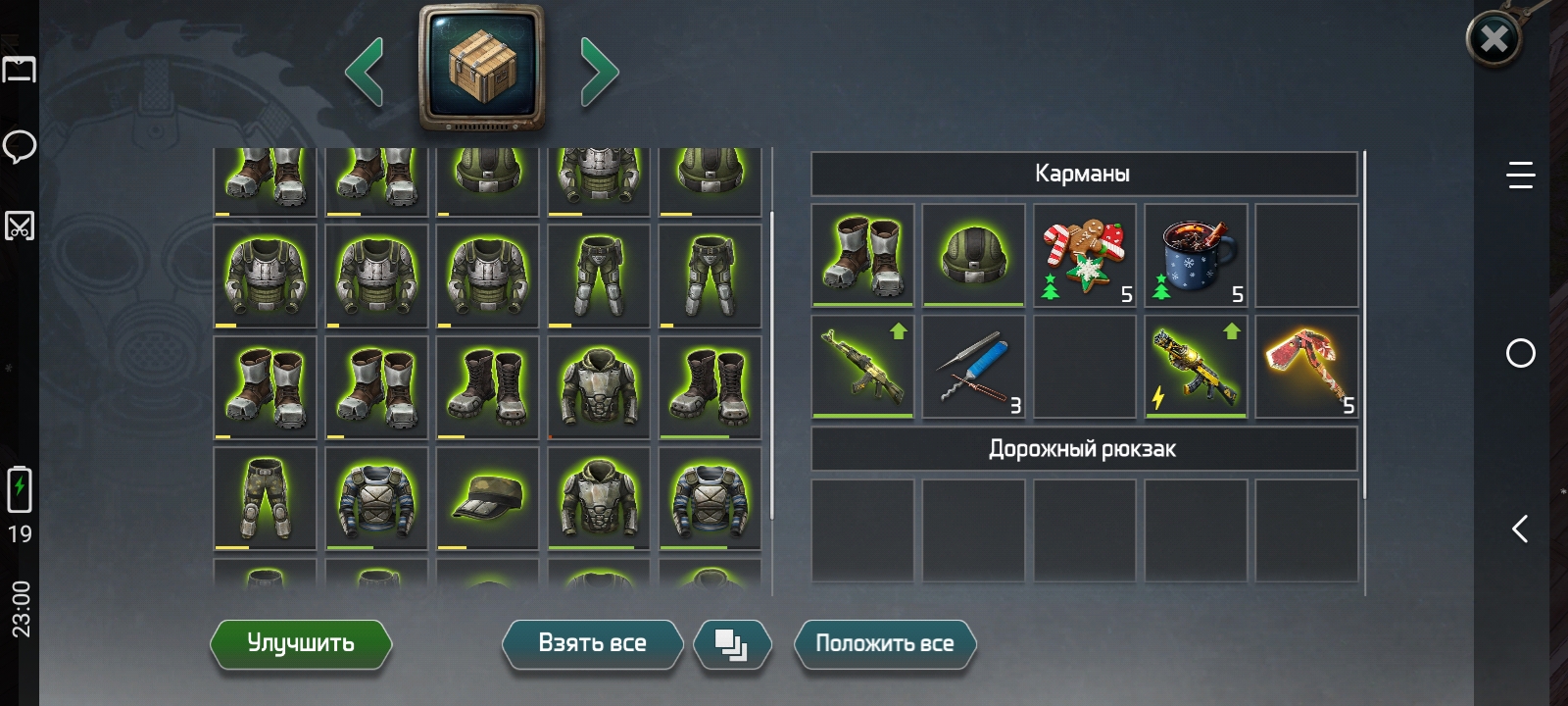Select the armored boots in pockets
The height and width of the screenshot is (706, 1568).
(862, 256)
